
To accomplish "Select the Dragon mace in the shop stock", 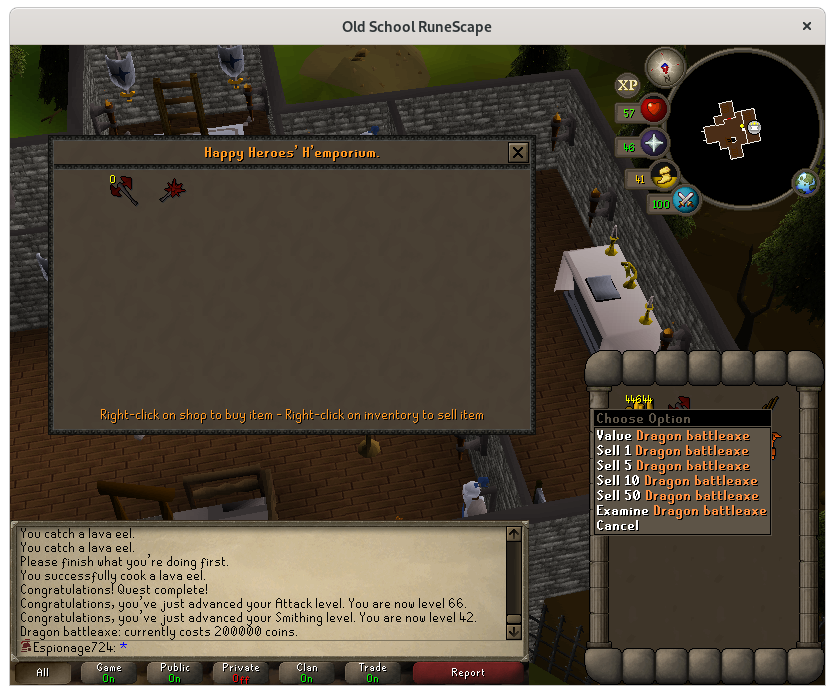I will [173, 190].
